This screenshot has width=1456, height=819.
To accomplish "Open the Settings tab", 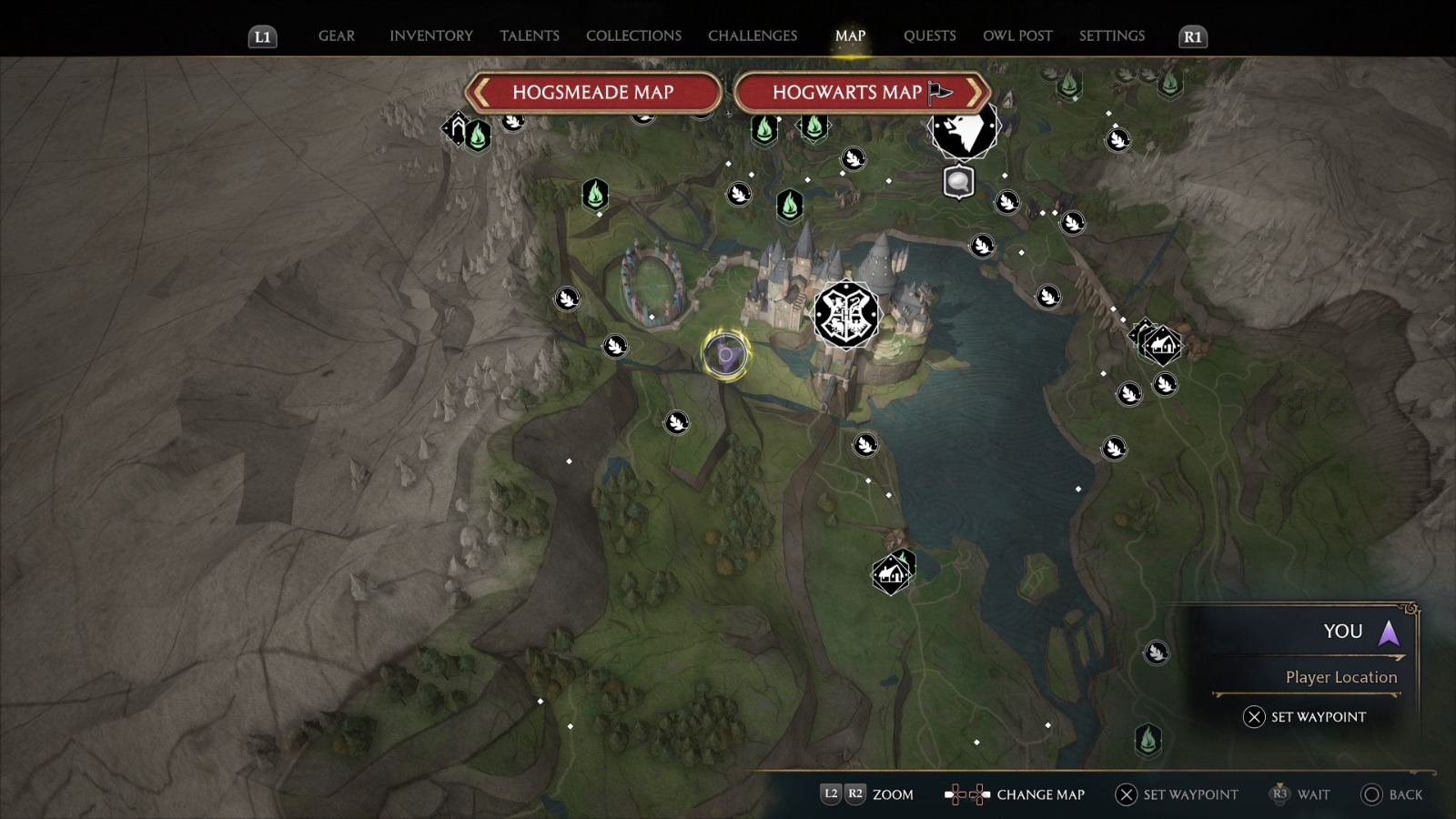I will coord(1111,35).
